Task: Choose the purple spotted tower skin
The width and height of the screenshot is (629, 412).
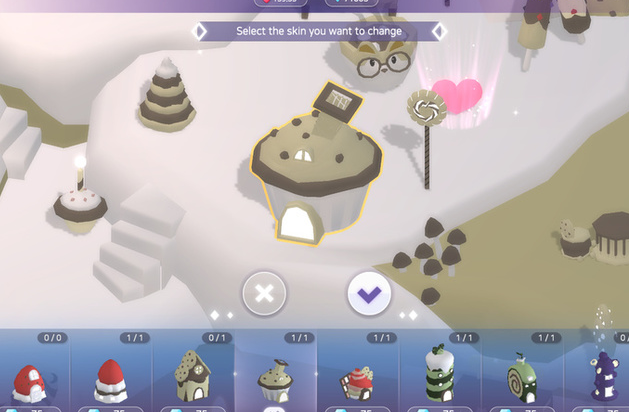Action: pos(606,376)
